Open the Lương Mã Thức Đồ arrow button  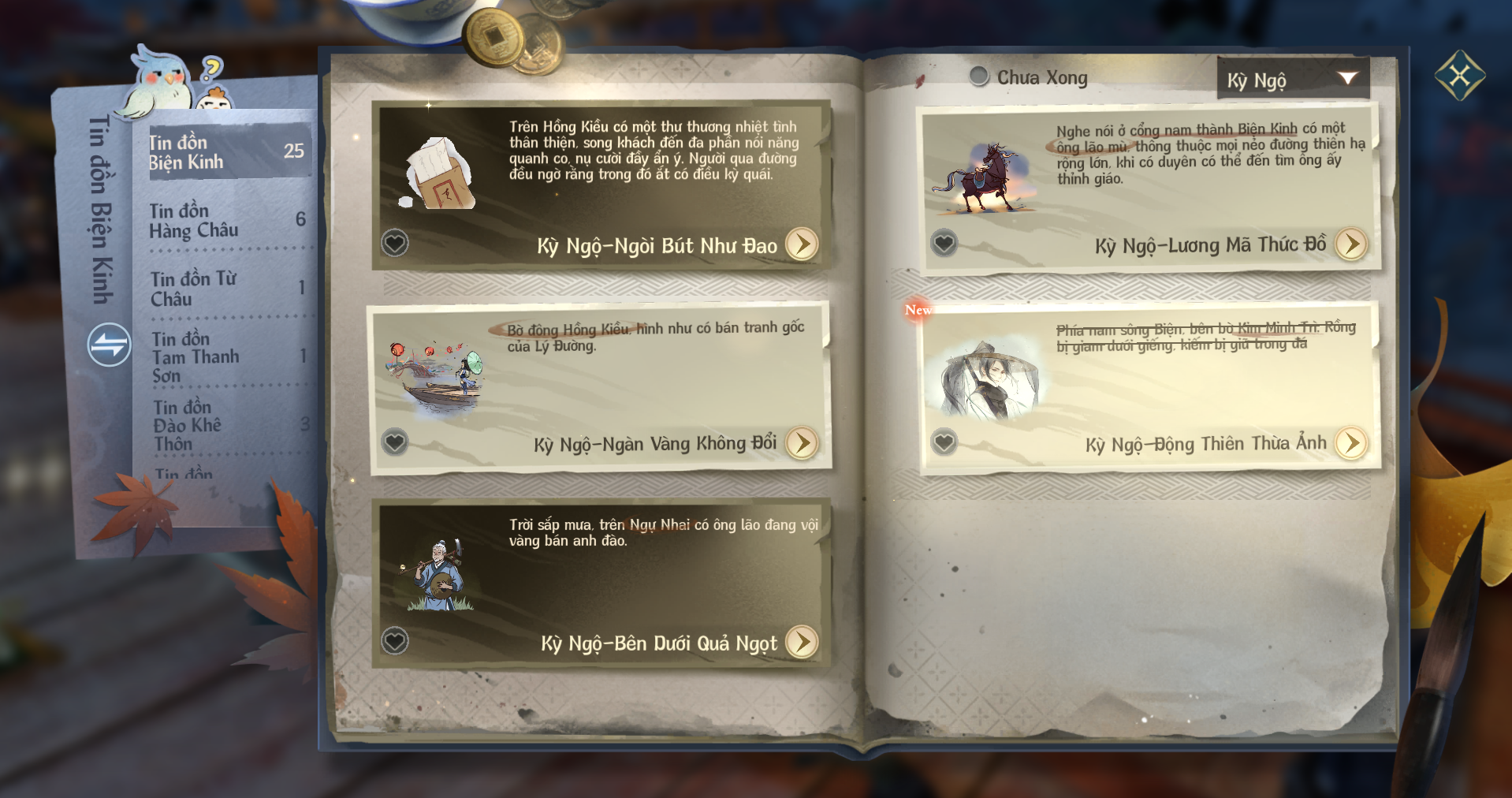tap(1350, 244)
